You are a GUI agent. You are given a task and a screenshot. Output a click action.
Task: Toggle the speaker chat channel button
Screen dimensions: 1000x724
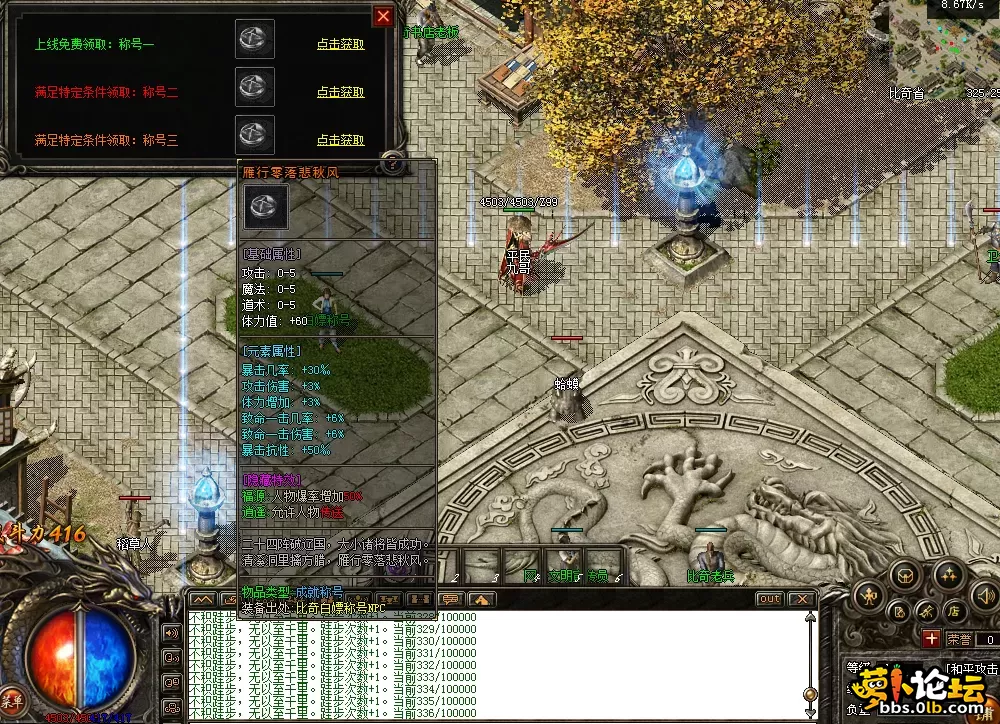click(x=171, y=633)
